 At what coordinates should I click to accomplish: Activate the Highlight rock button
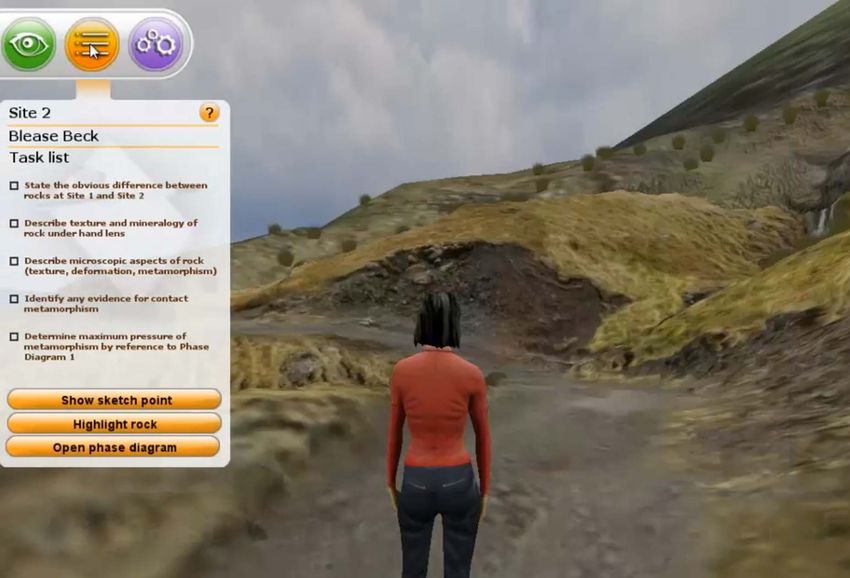pos(115,424)
